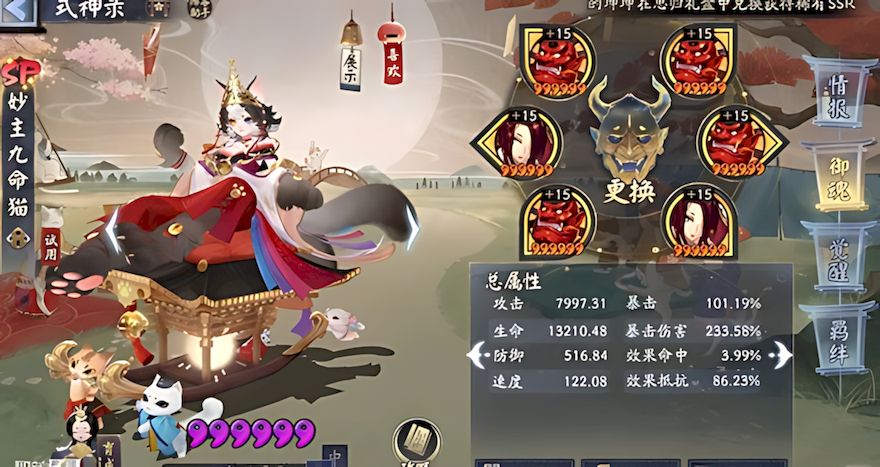Viewport: 880px width, 467px height.
Task: Show next stats page with panel's right arrow
Action: pyautogui.click(x=783, y=354)
